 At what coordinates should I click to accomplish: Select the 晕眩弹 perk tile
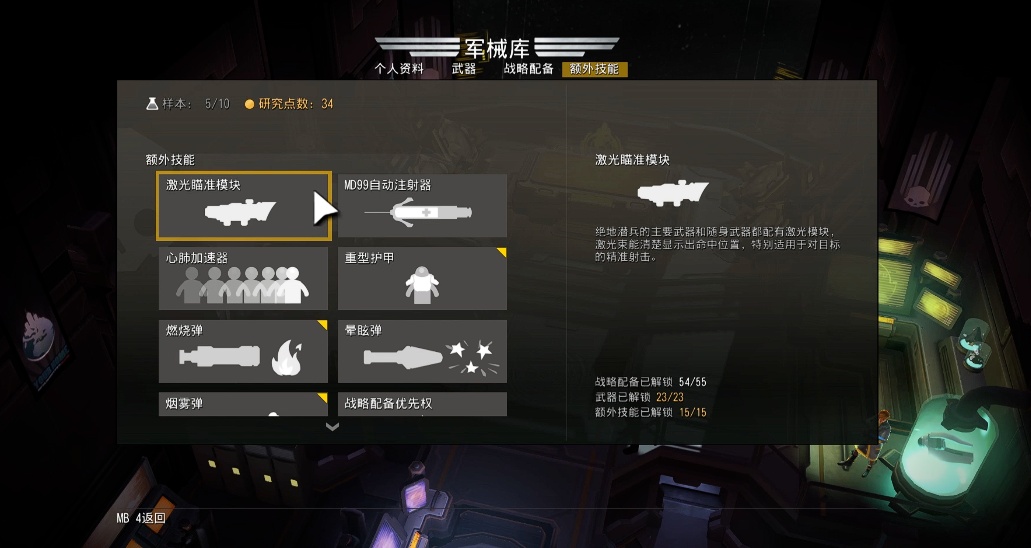(422, 351)
